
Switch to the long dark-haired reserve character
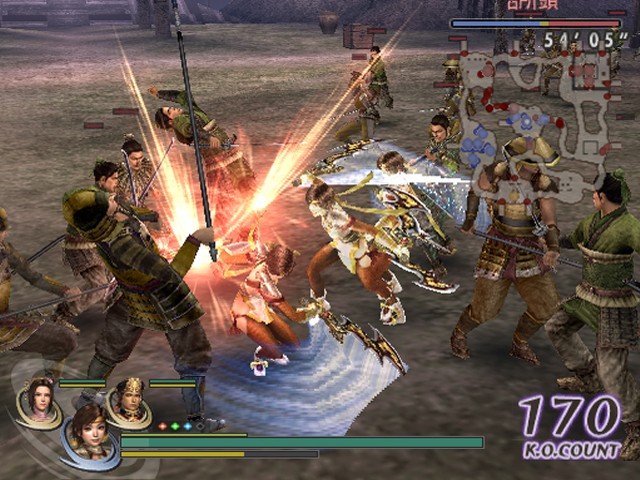pyautogui.click(x=39, y=401)
